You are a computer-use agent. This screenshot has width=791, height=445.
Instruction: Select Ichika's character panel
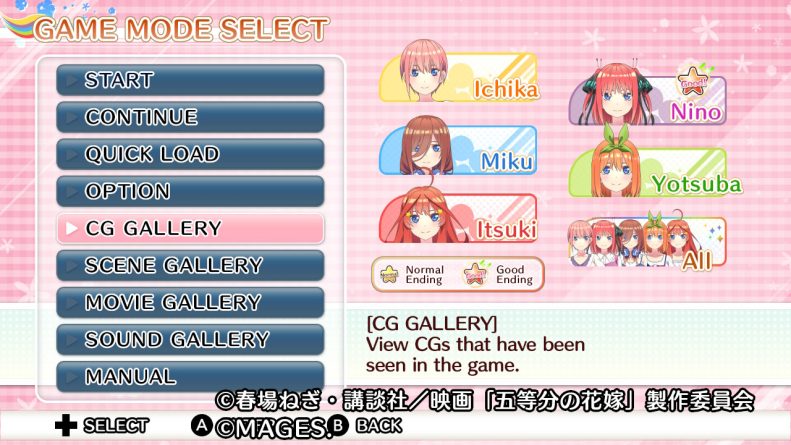point(460,77)
